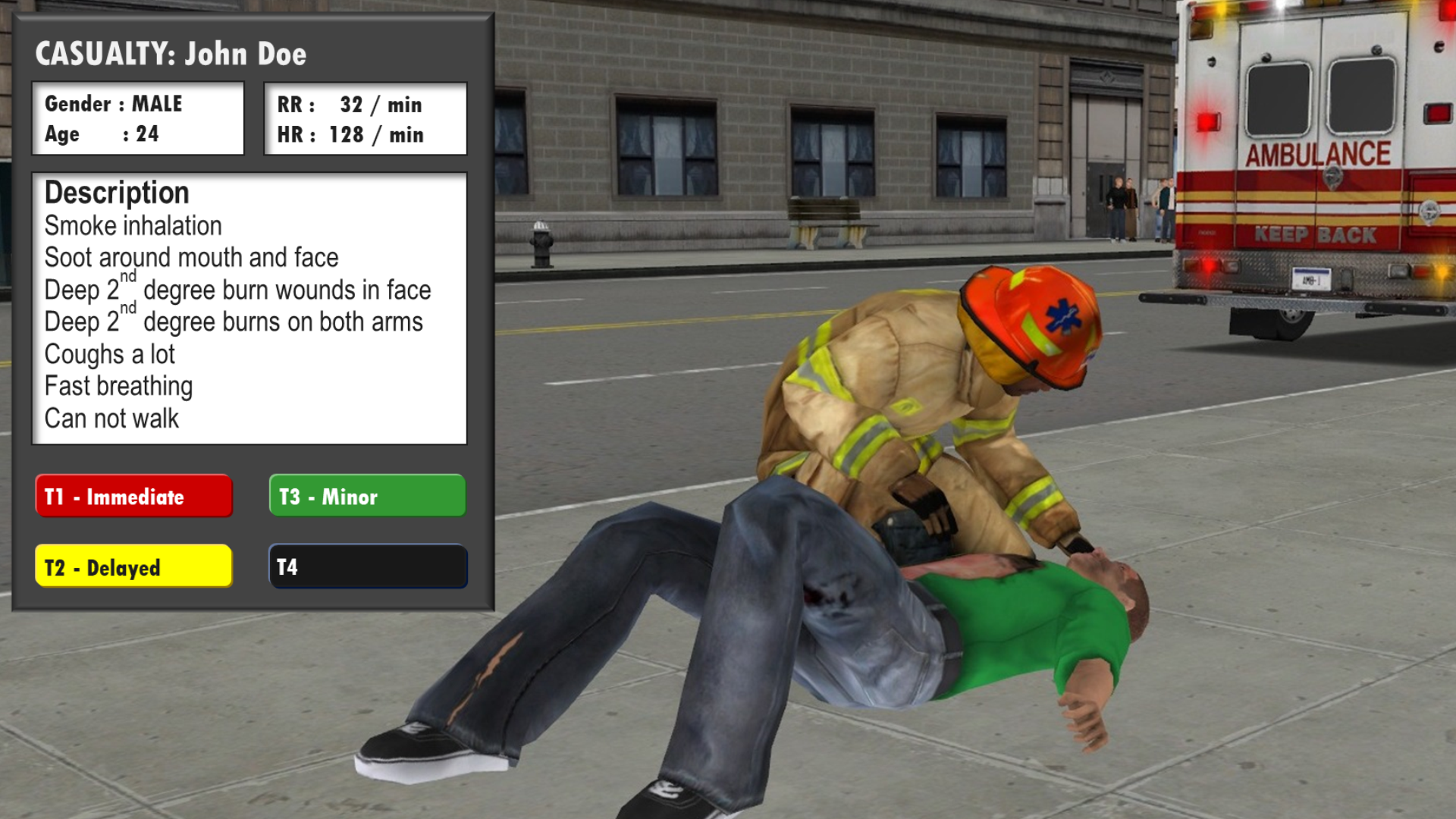Select the T3 - Minor triage button

click(x=367, y=497)
